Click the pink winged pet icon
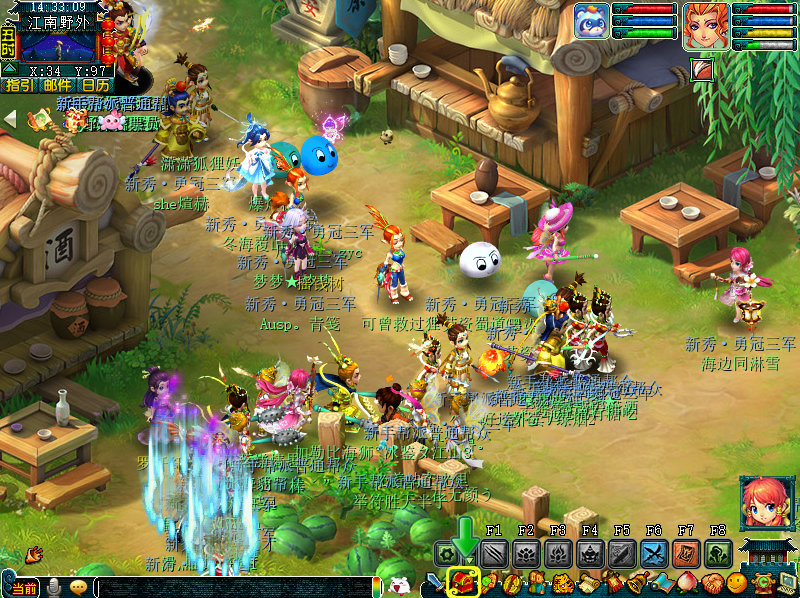Screen dimensions: 800x598 [x=111, y=121]
